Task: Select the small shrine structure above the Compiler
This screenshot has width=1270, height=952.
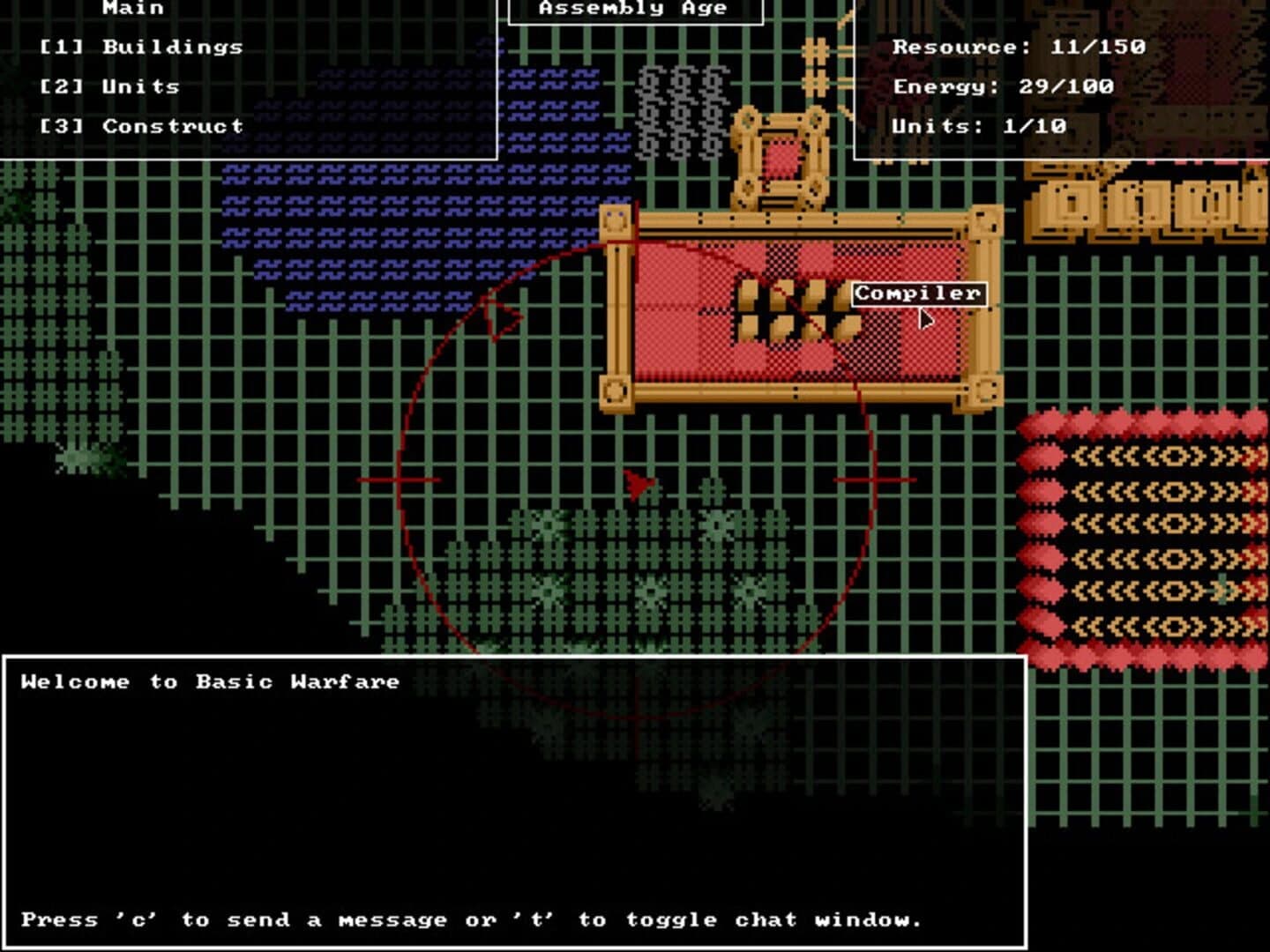Action: [x=781, y=159]
